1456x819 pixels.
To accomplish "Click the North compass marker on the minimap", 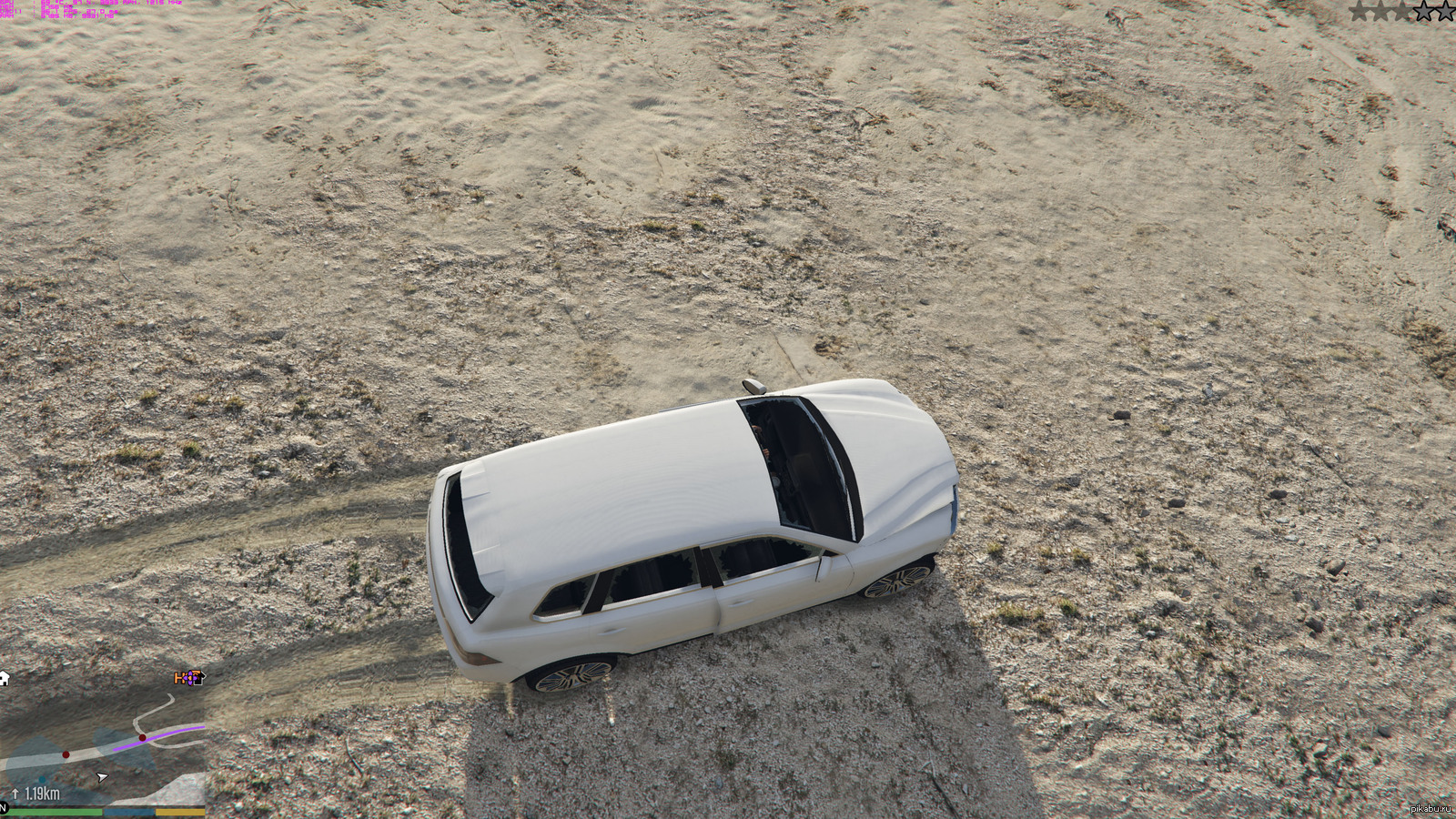I will (x=4, y=807).
